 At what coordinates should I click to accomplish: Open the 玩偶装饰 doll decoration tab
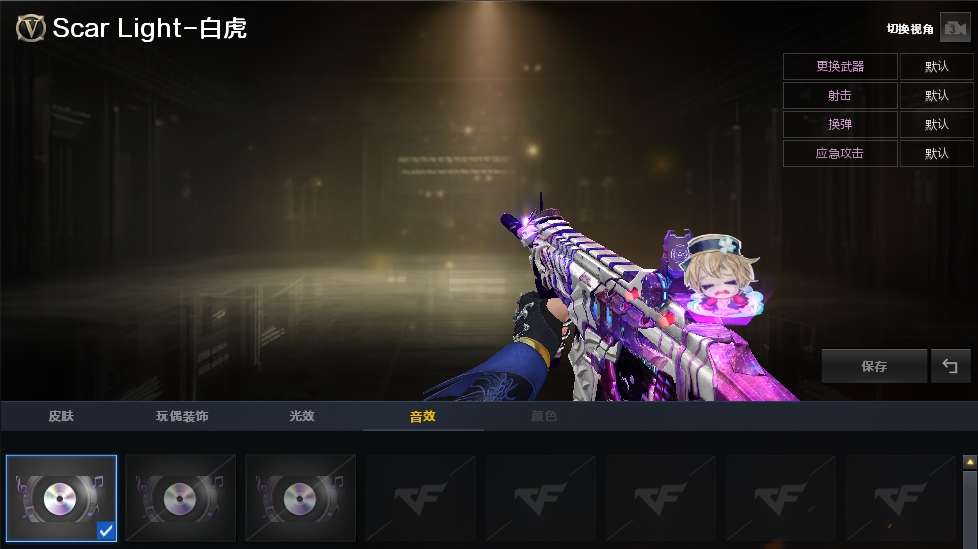[x=182, y=416]
